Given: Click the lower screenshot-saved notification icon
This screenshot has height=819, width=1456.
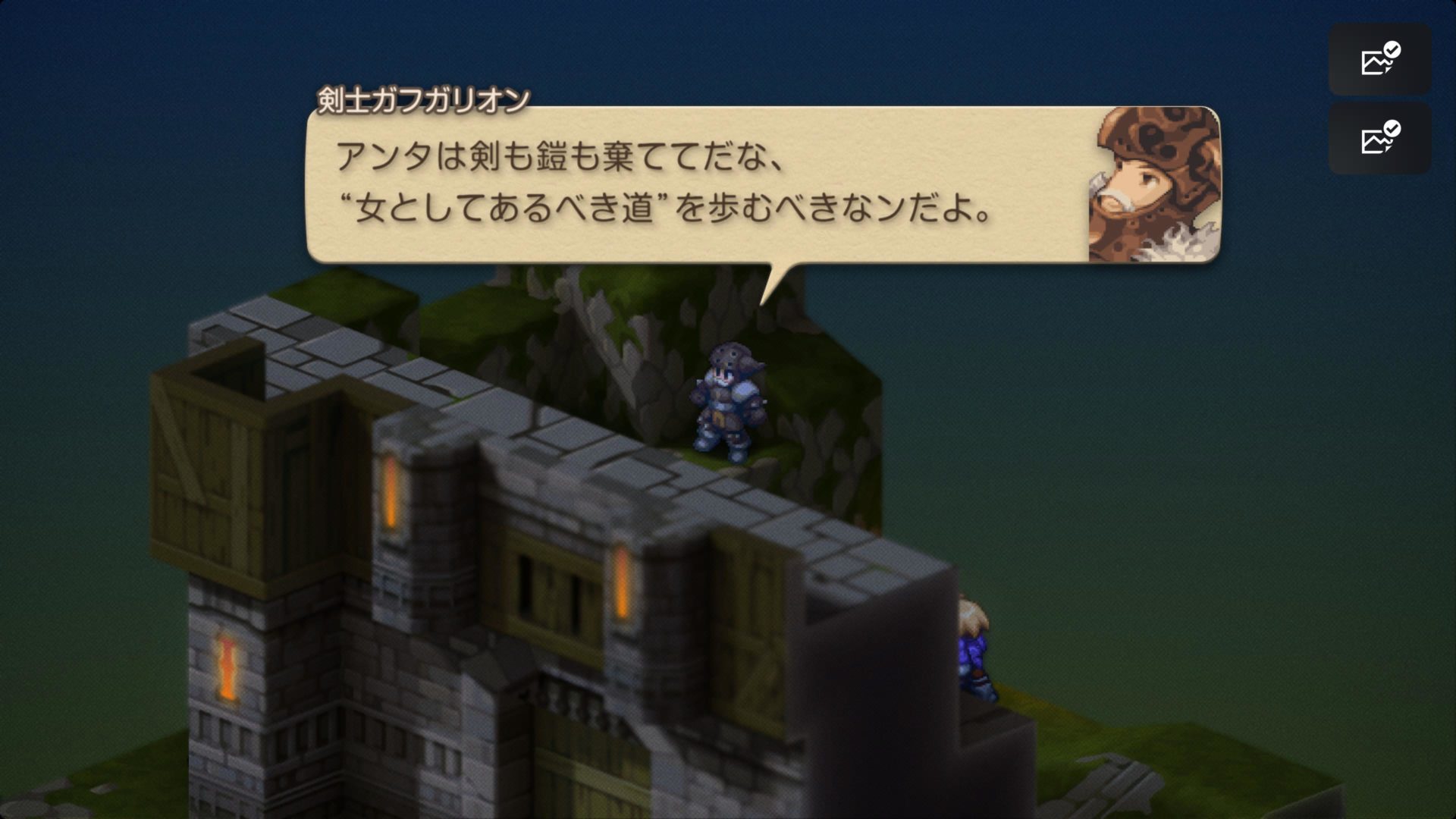Looking at the screenshot, I should pos(1379,140).
